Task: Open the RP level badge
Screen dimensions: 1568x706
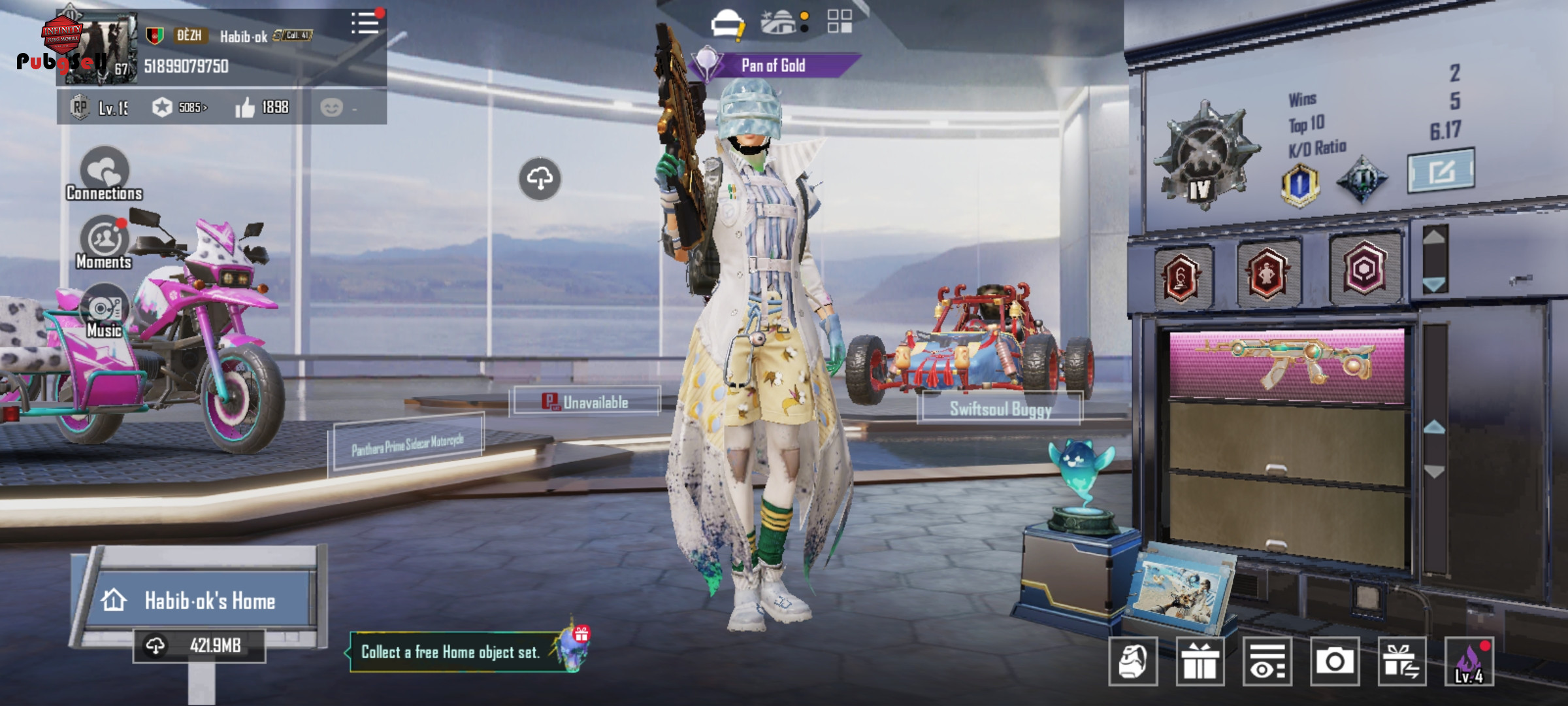Action: [x=80, y=107]
